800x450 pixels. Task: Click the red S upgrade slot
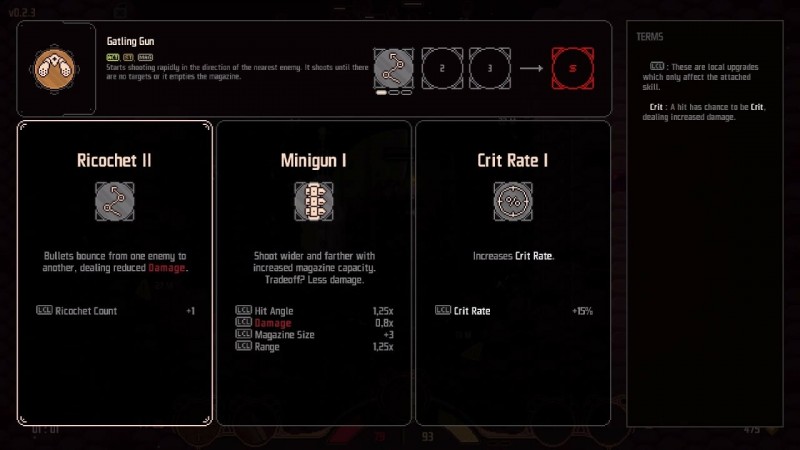tap(572, 68)
